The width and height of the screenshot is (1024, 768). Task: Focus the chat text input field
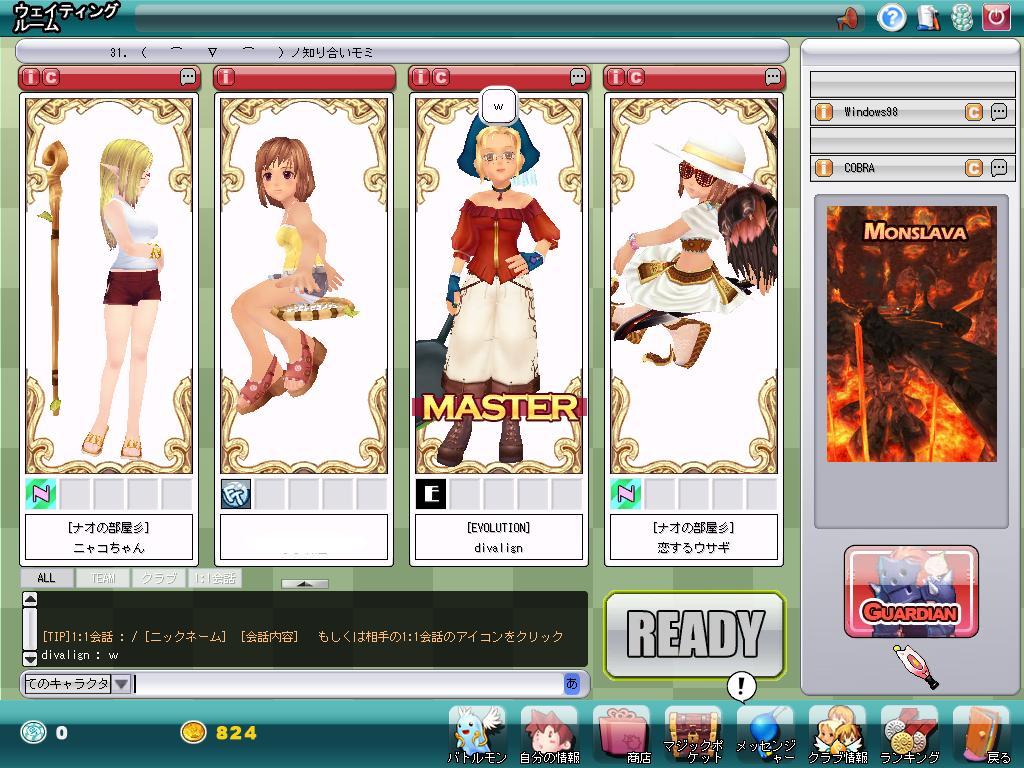348,684
